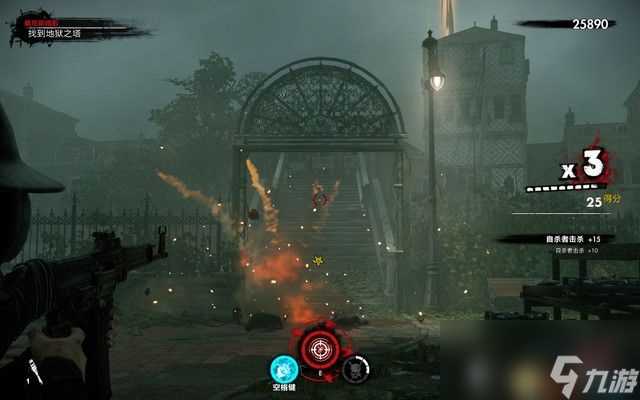Select the stick grenade item icon

click(35, 373)
